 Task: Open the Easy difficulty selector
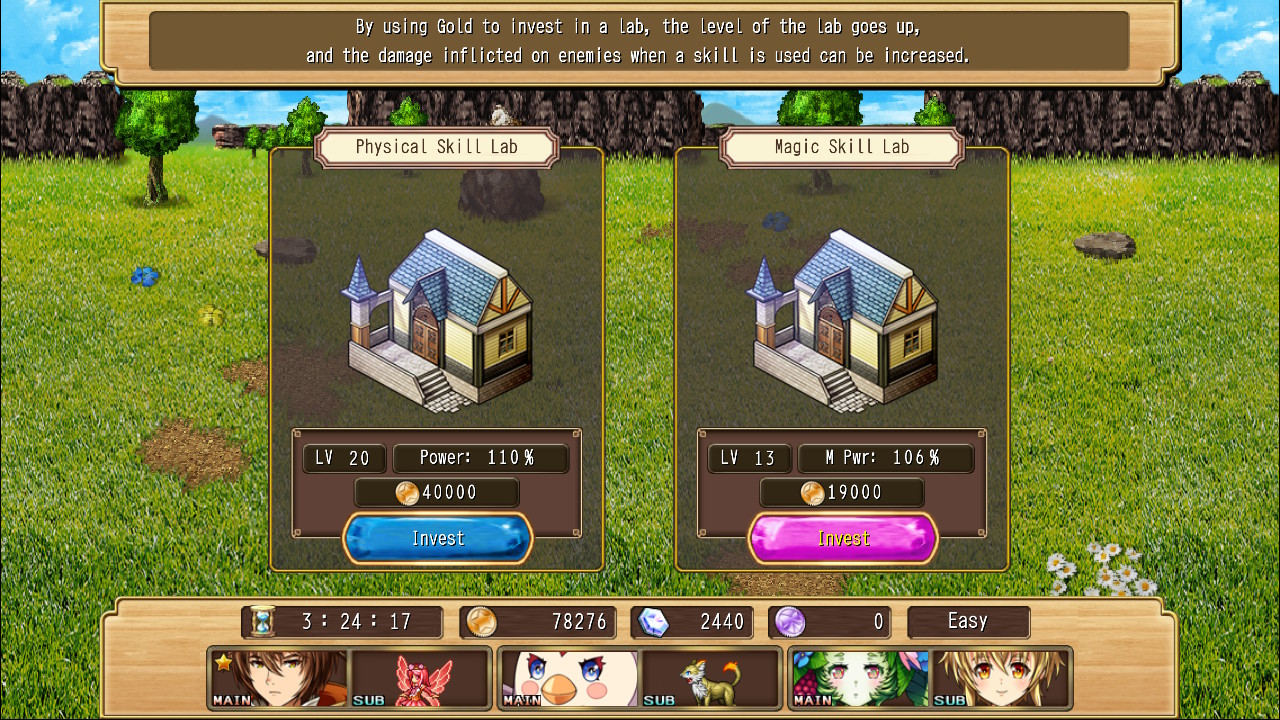[x=968, y=621]
